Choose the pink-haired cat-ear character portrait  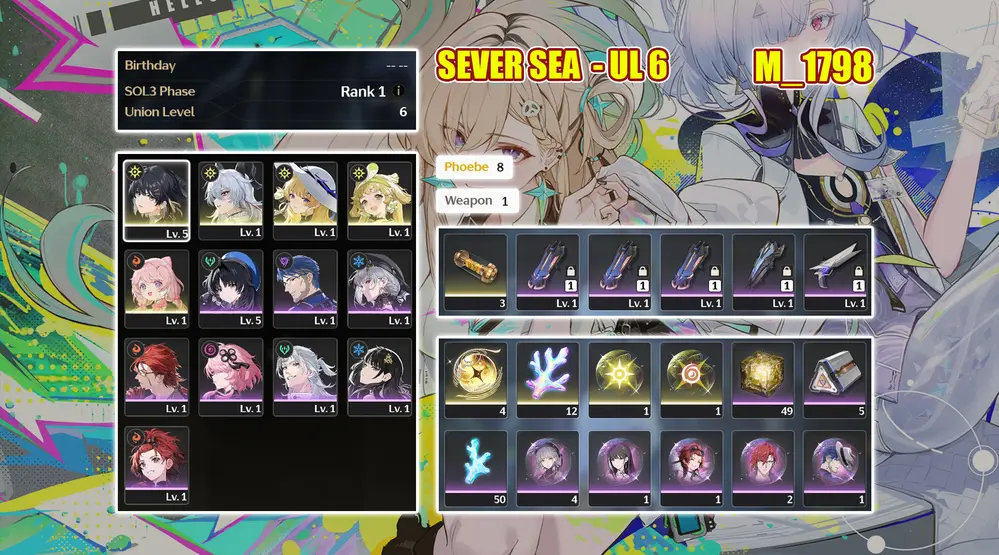coord(157,288)
